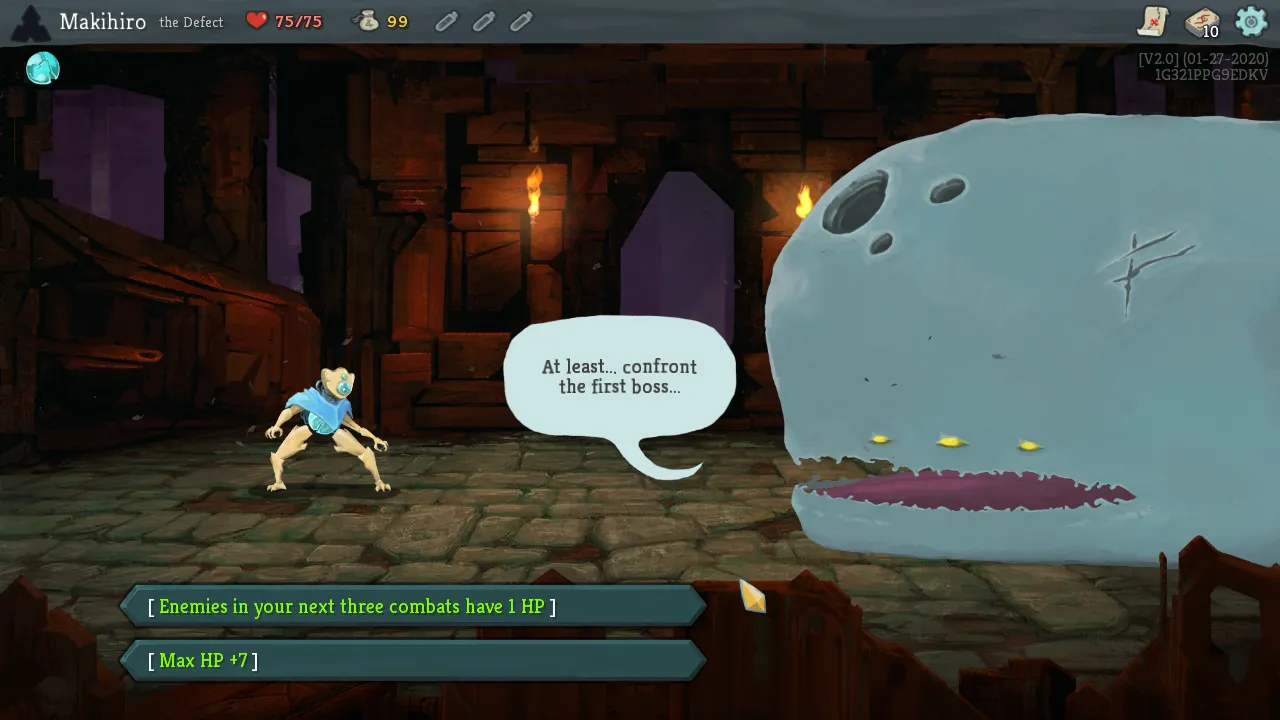Choose the enemies have 1 HP option

(x=412, y=606)
